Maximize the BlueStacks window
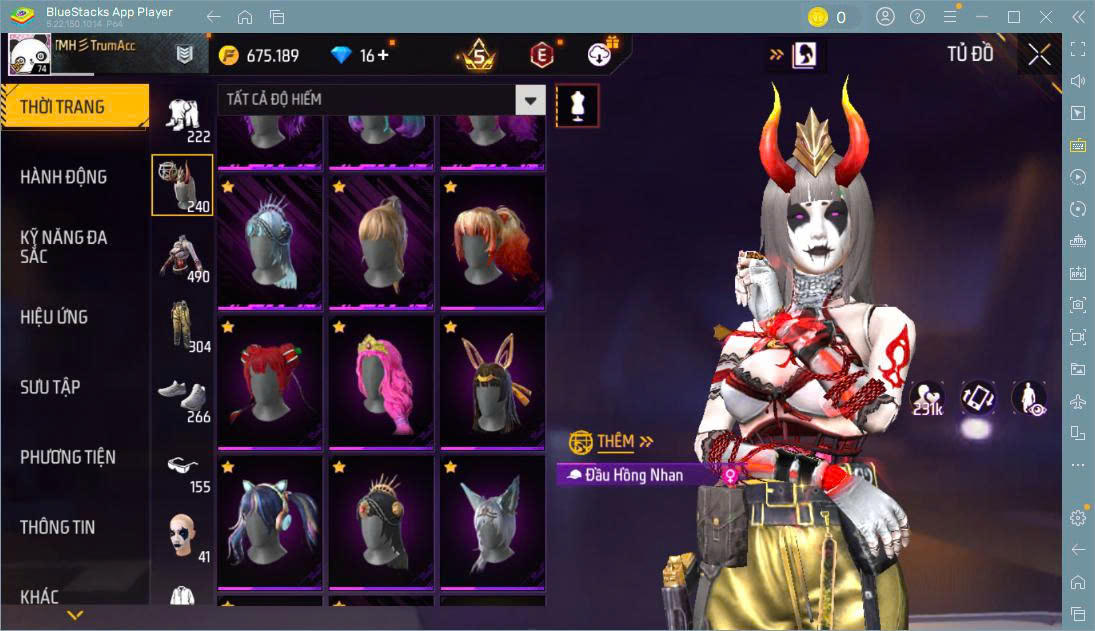This screenshot has width=1095, height=631. 1014,17
